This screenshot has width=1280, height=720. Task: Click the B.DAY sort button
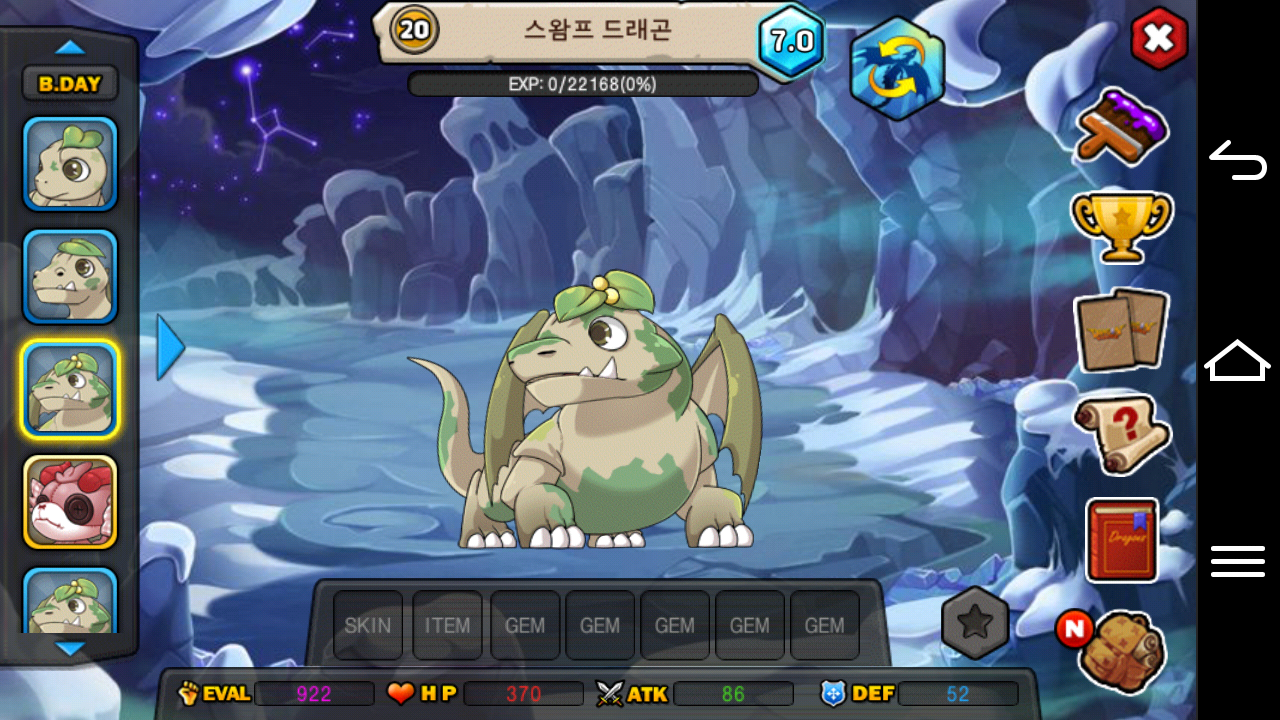70,84
